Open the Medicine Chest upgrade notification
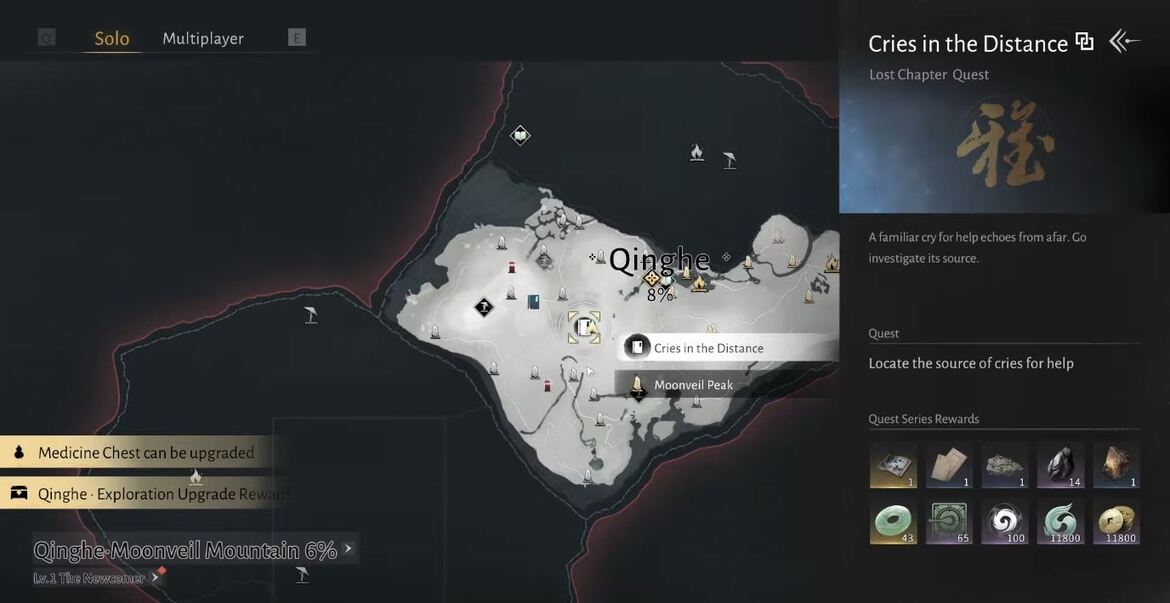Image resolution: width=1170 pixels, height=603 pixels. pyautogui.click(x=146, y=453)
